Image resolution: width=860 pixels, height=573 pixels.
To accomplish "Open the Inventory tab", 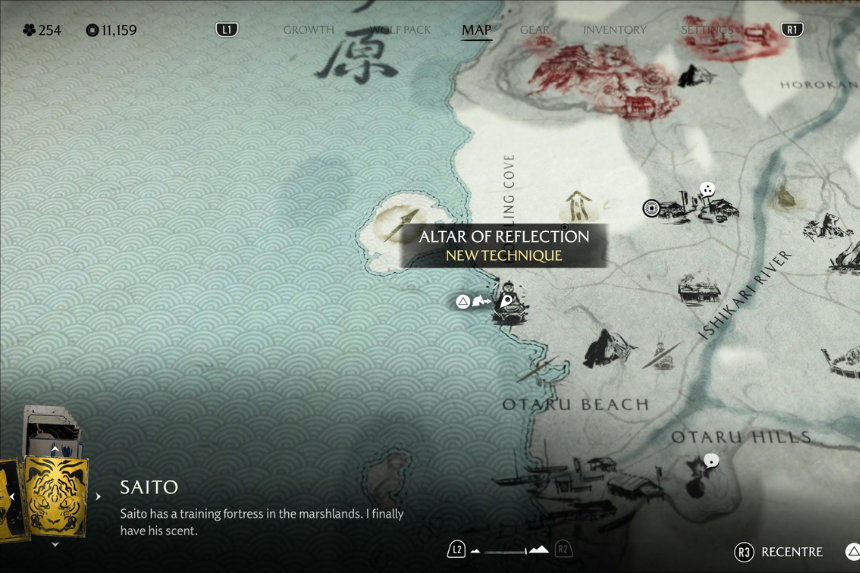I will pos(614,30).
